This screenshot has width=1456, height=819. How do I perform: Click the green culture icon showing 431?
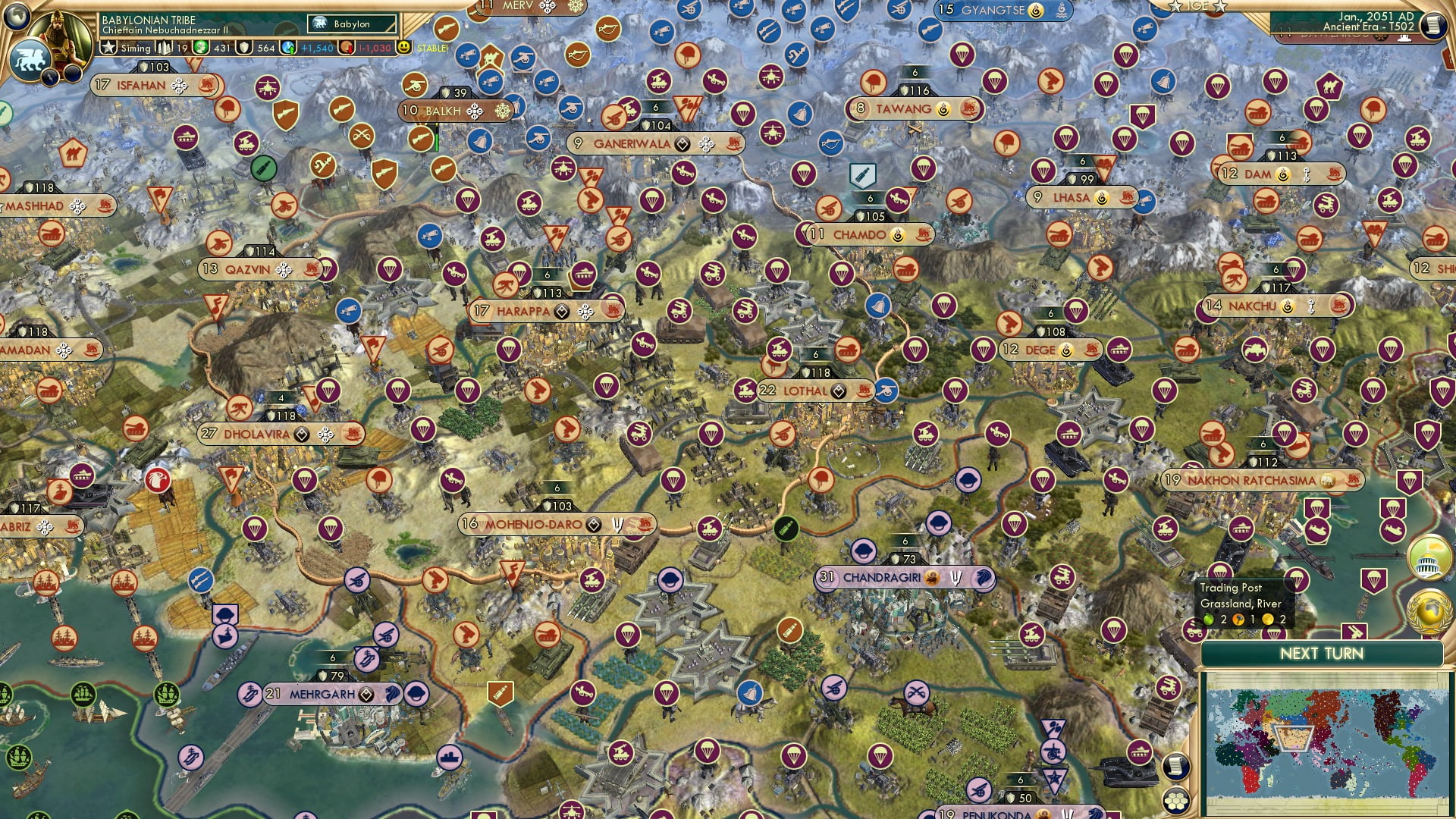(200, 48)
